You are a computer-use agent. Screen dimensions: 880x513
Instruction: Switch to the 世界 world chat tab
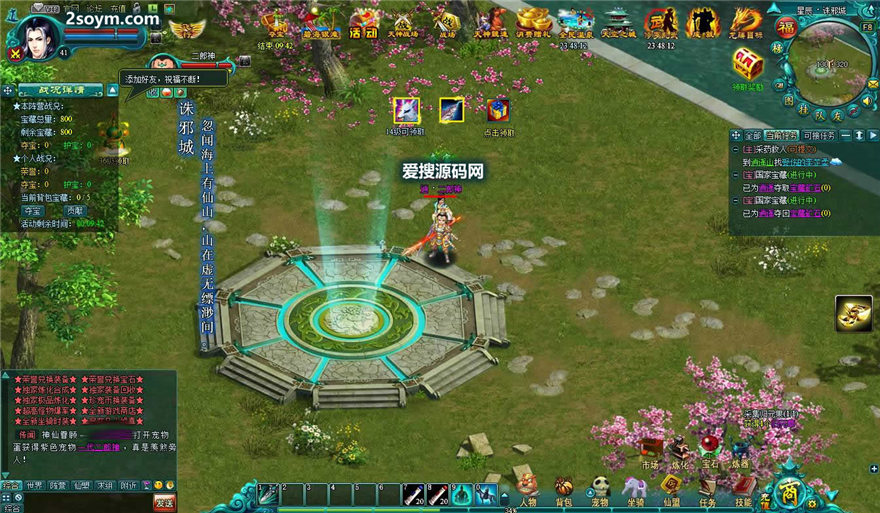point(35,486)
